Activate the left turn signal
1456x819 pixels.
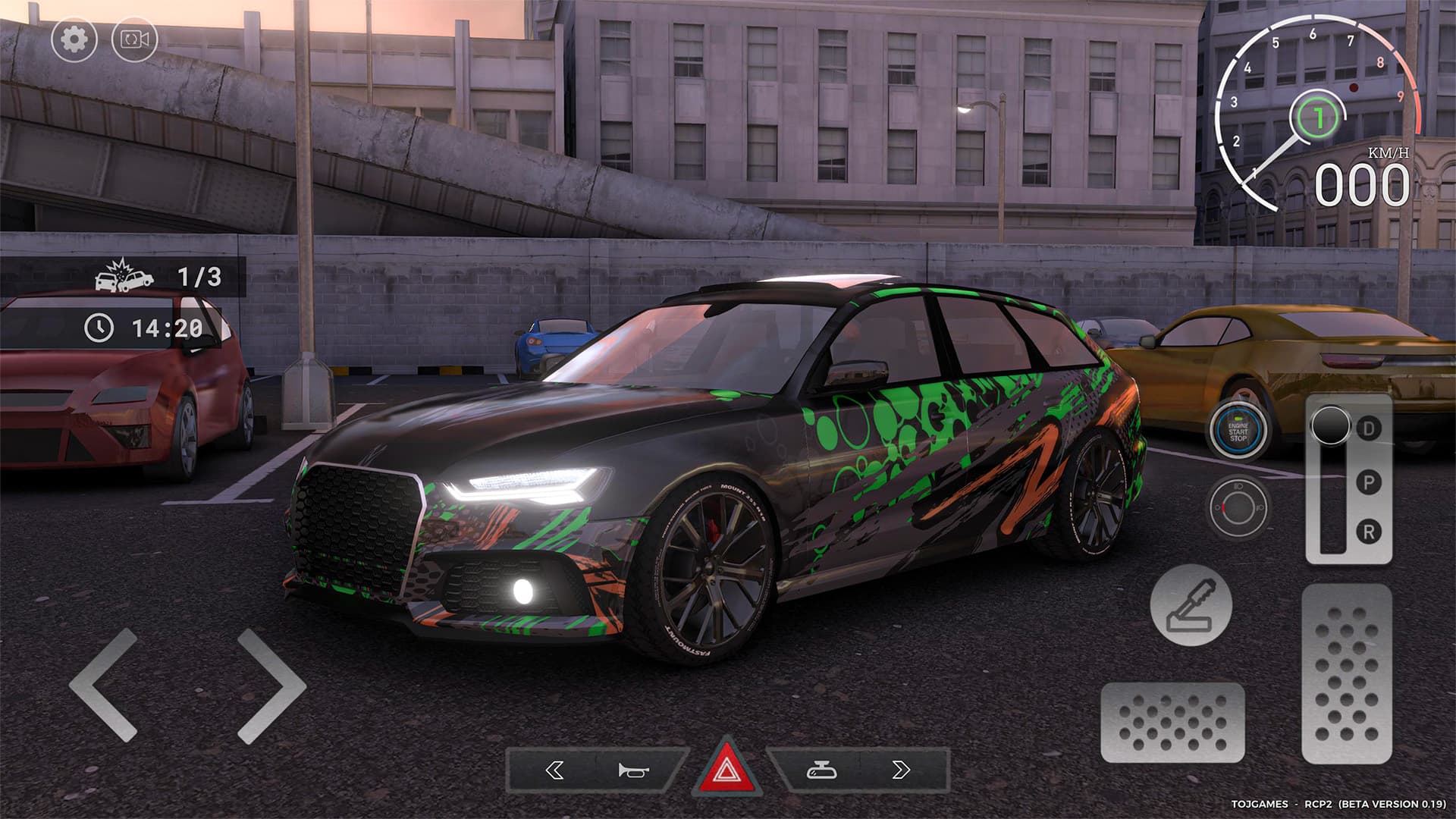point(554,770)
